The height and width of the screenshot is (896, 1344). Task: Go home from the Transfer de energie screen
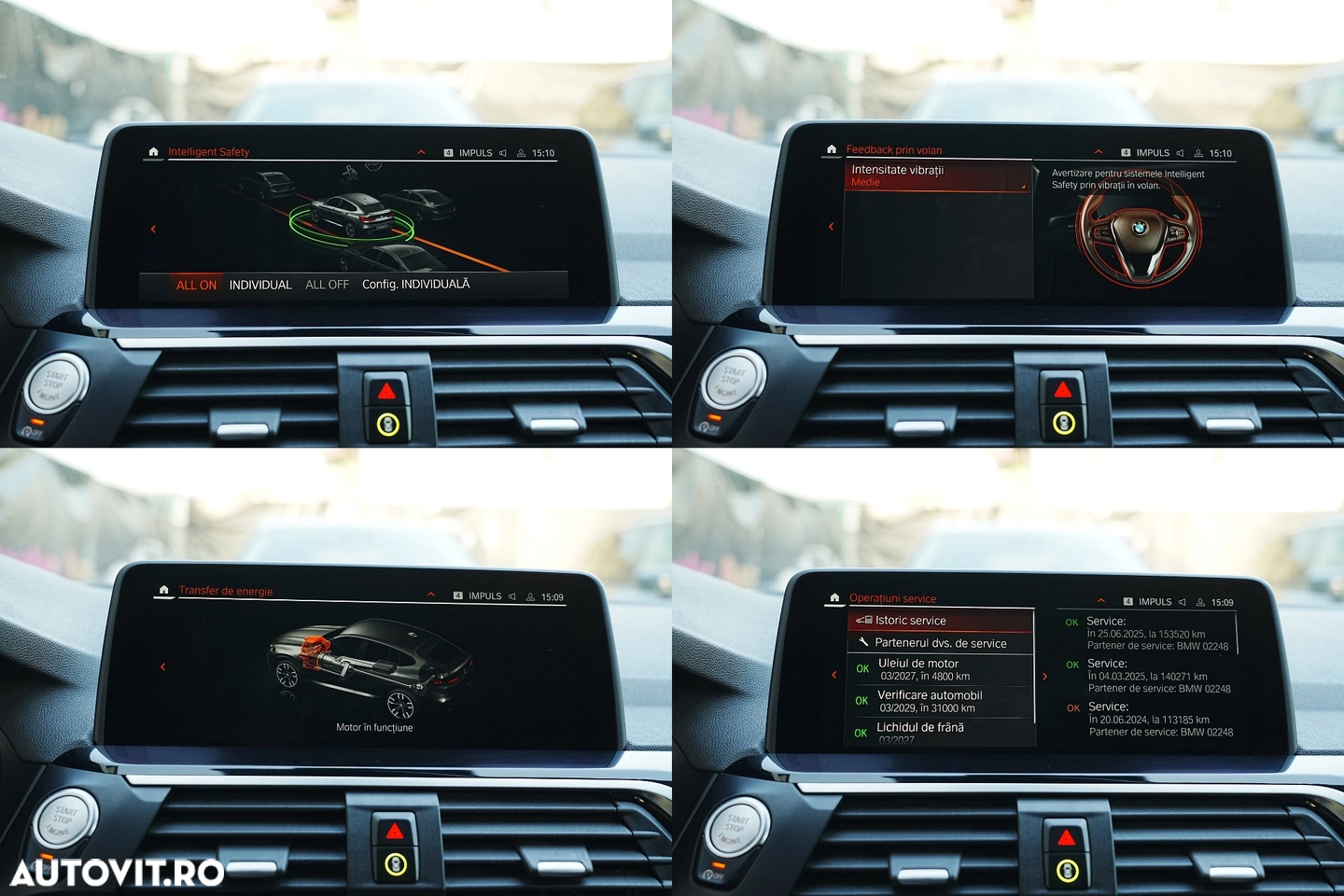pyautogui.click(x=164, y=590)
